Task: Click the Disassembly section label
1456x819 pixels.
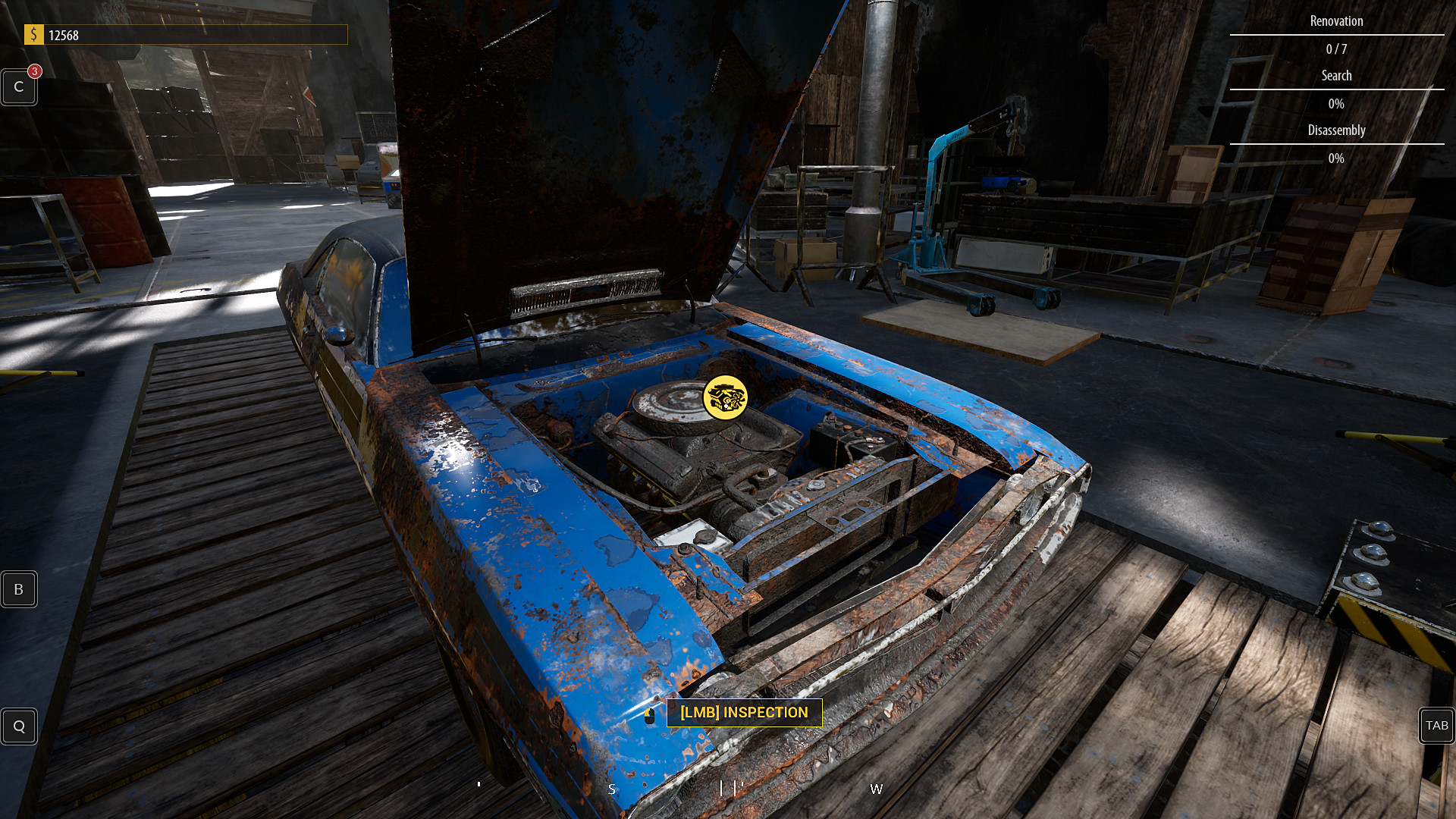Action: (x=1336, y=130)
